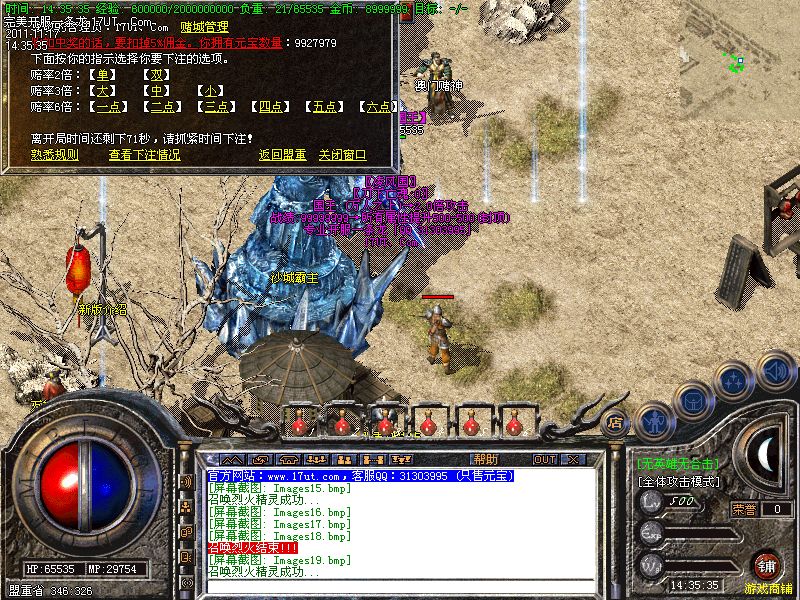The height and width of the screenshot is (600, 800).
Task: Bet on 三点 at 6x odds
Action: [216, 107]
